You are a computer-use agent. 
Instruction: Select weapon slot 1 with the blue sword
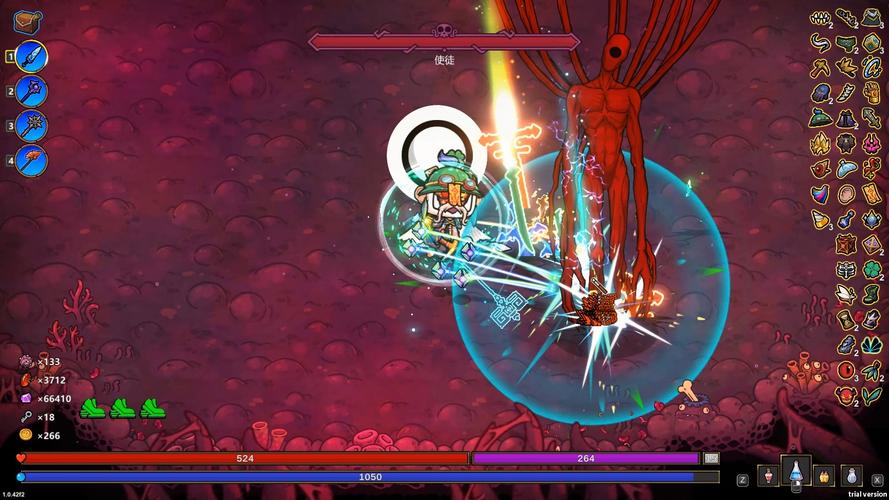[x=31, y=56]
